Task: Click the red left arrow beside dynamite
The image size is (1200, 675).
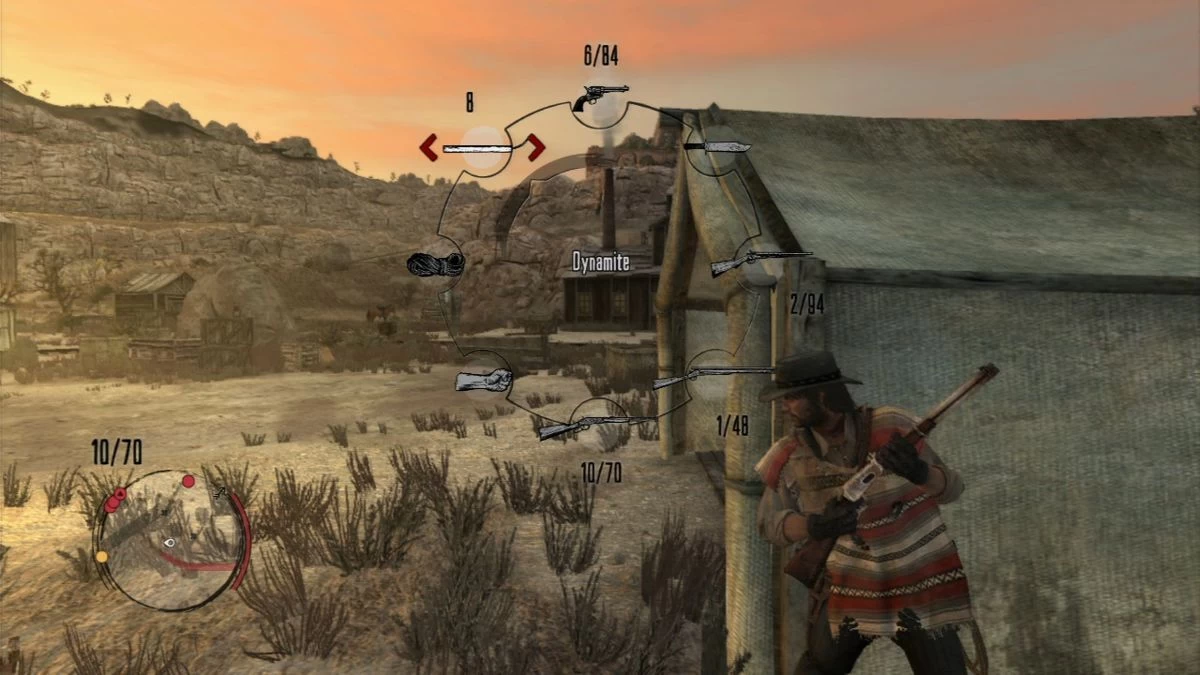Action: pos(429,148)
